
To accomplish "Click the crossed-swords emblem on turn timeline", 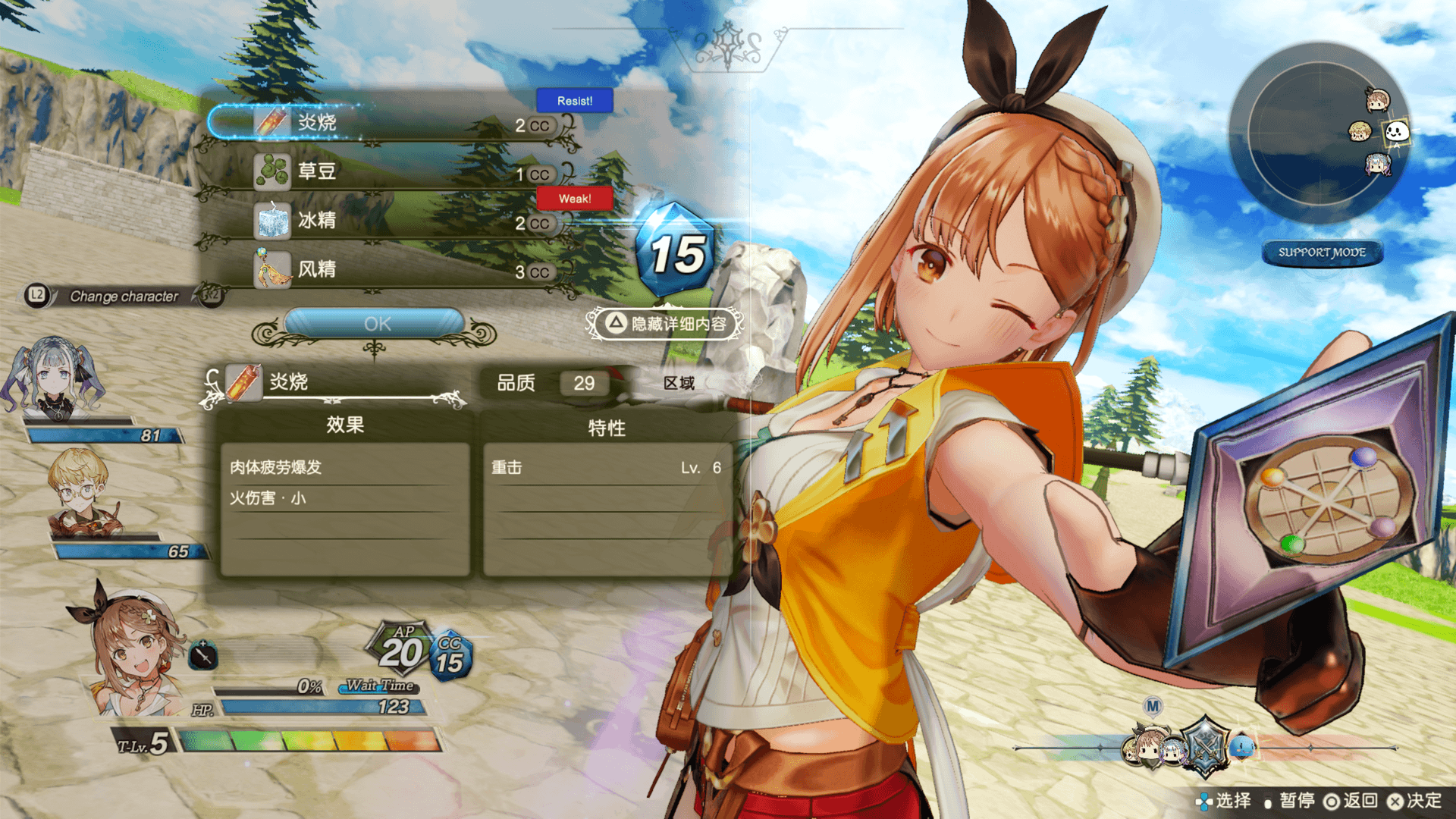I will (1205, 746).
